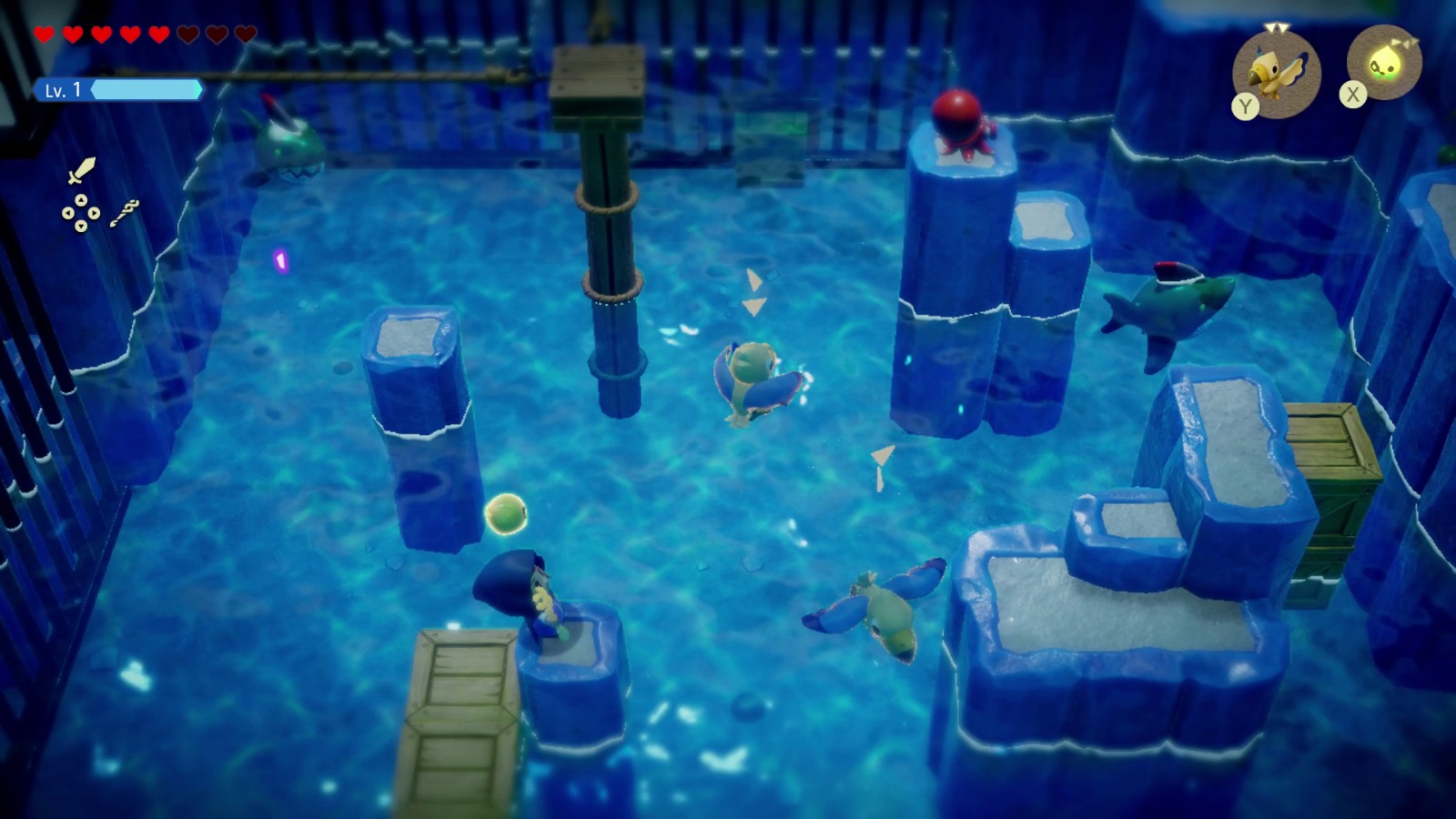The height and width of the screenshot is (819, 1456).
Task: Click the rope item icon near the d-pad
Action: pos(126,211)
